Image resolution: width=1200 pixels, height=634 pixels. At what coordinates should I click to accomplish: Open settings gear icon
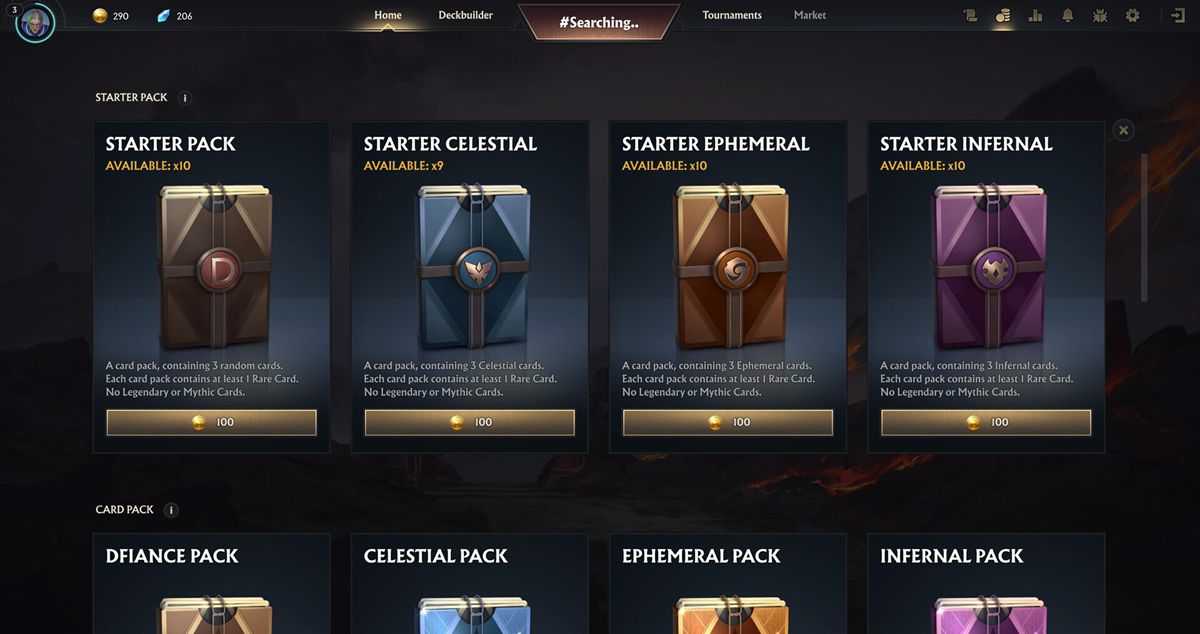pyautogui.click(x=1132, y=16)
